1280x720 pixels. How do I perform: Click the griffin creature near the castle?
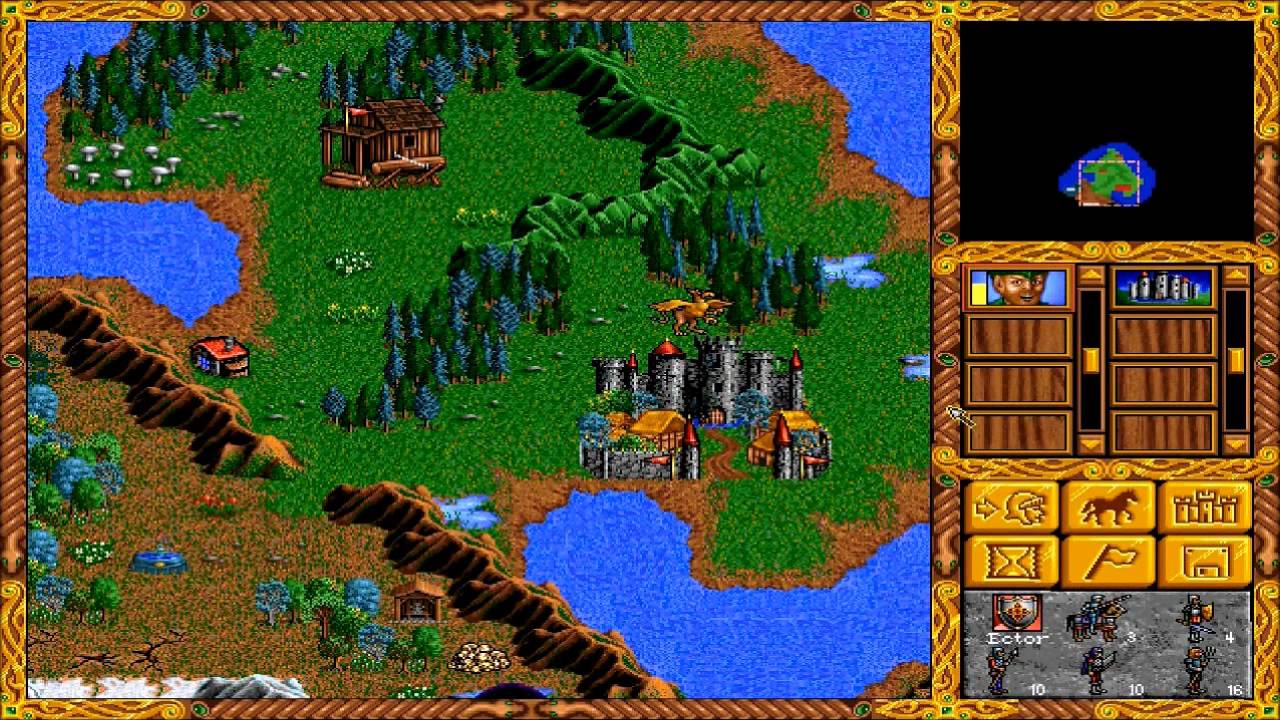coord(690,310)
